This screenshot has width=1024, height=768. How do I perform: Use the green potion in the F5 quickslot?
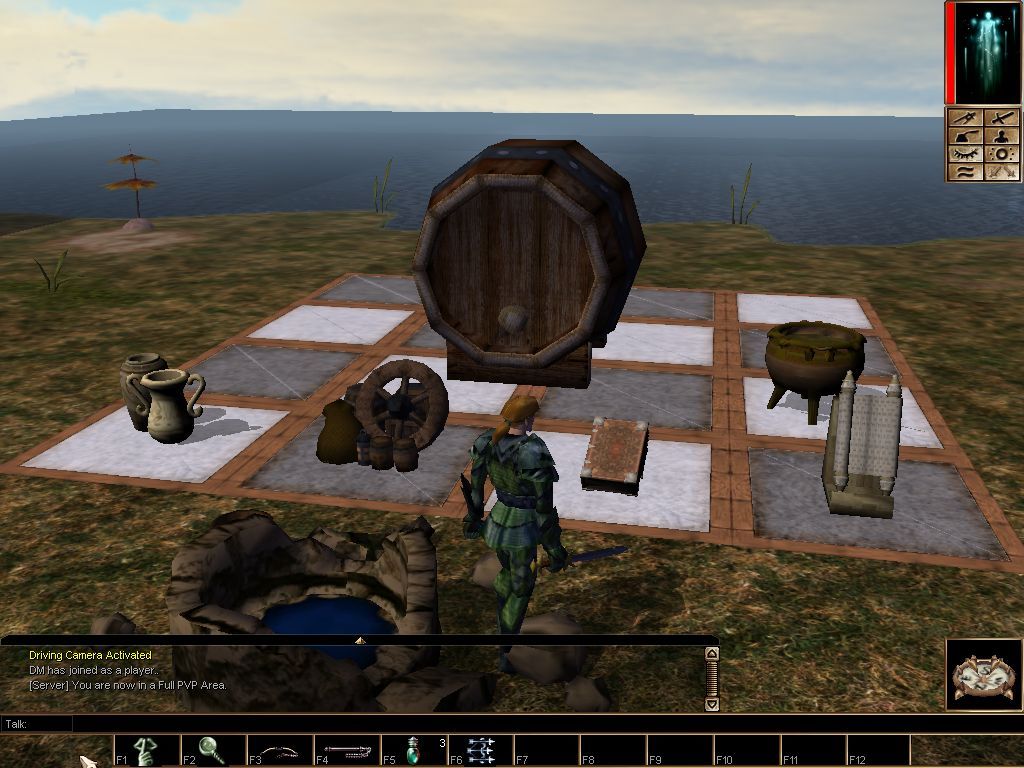point(414,750)
